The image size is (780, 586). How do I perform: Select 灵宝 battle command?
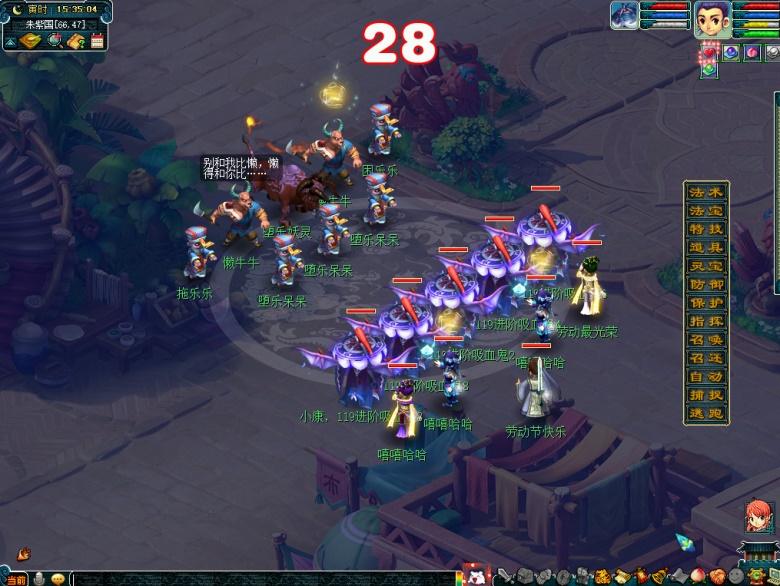click(705, 266)
